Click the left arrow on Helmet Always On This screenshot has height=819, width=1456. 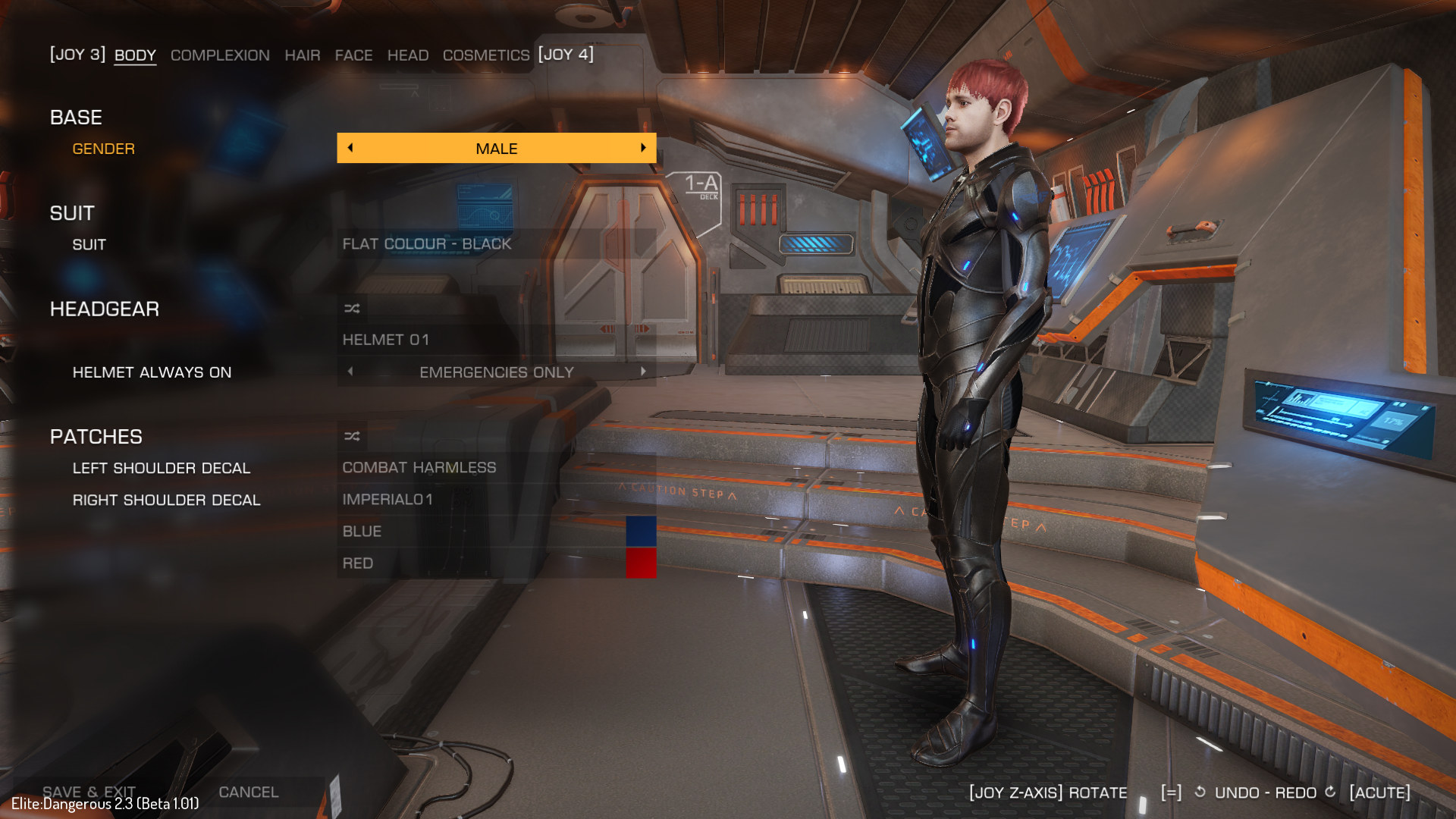pyautogui.click(x=350, y=372)
